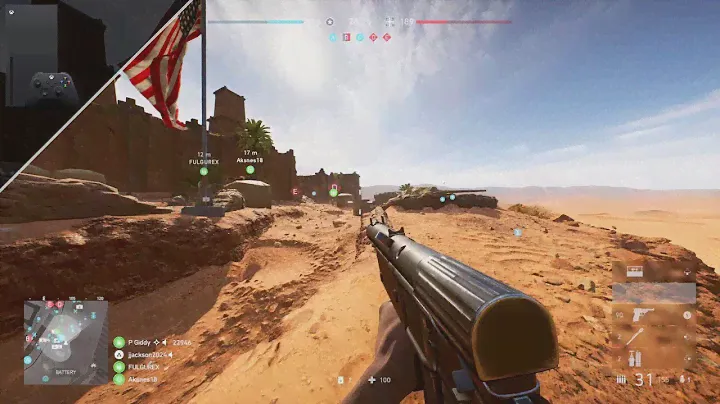
Task: Click the objective B flag indicator
Action: click(347, 37)
